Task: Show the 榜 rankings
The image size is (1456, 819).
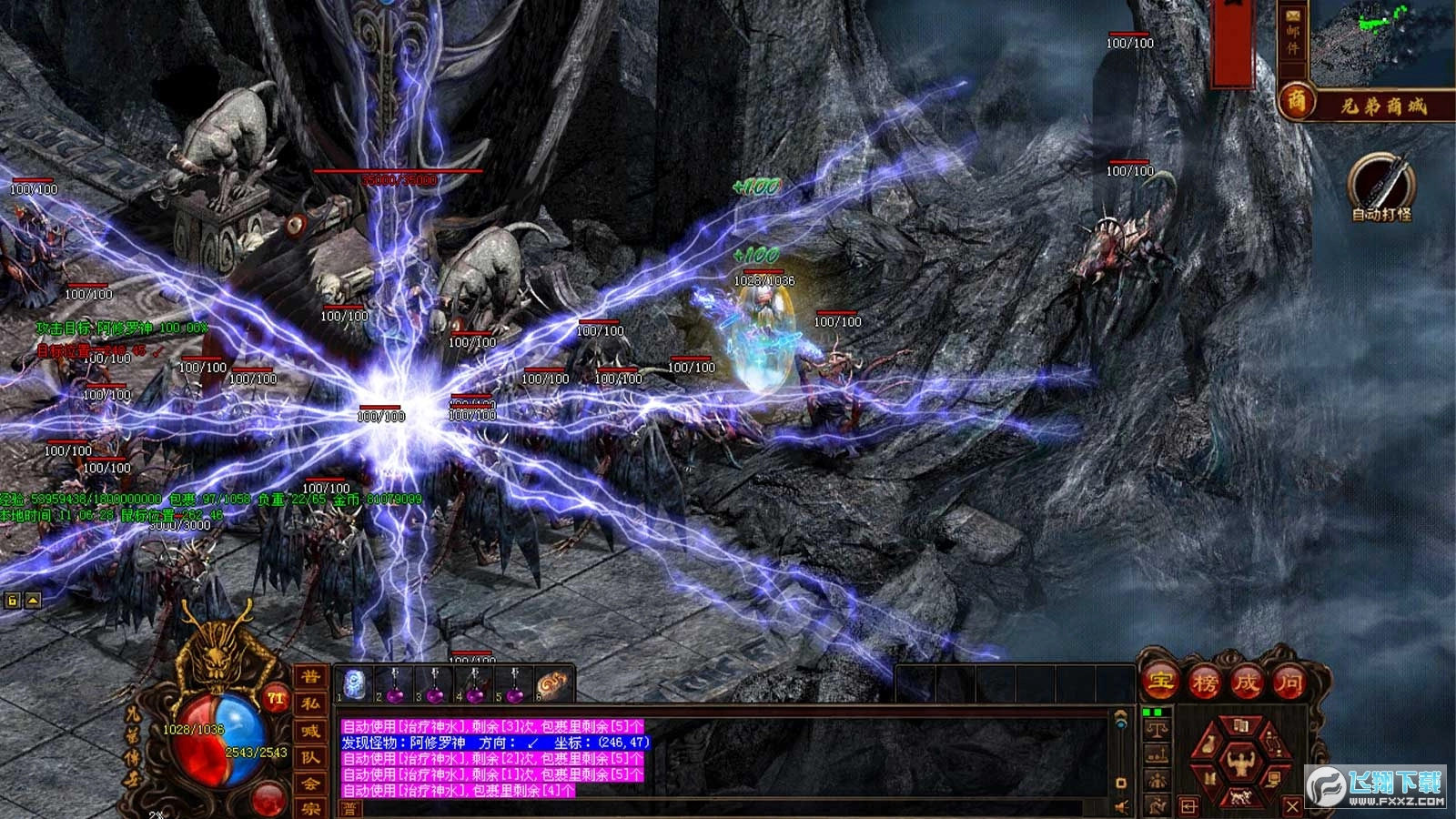Action: pyautogui.click(x=1204, y=681)
